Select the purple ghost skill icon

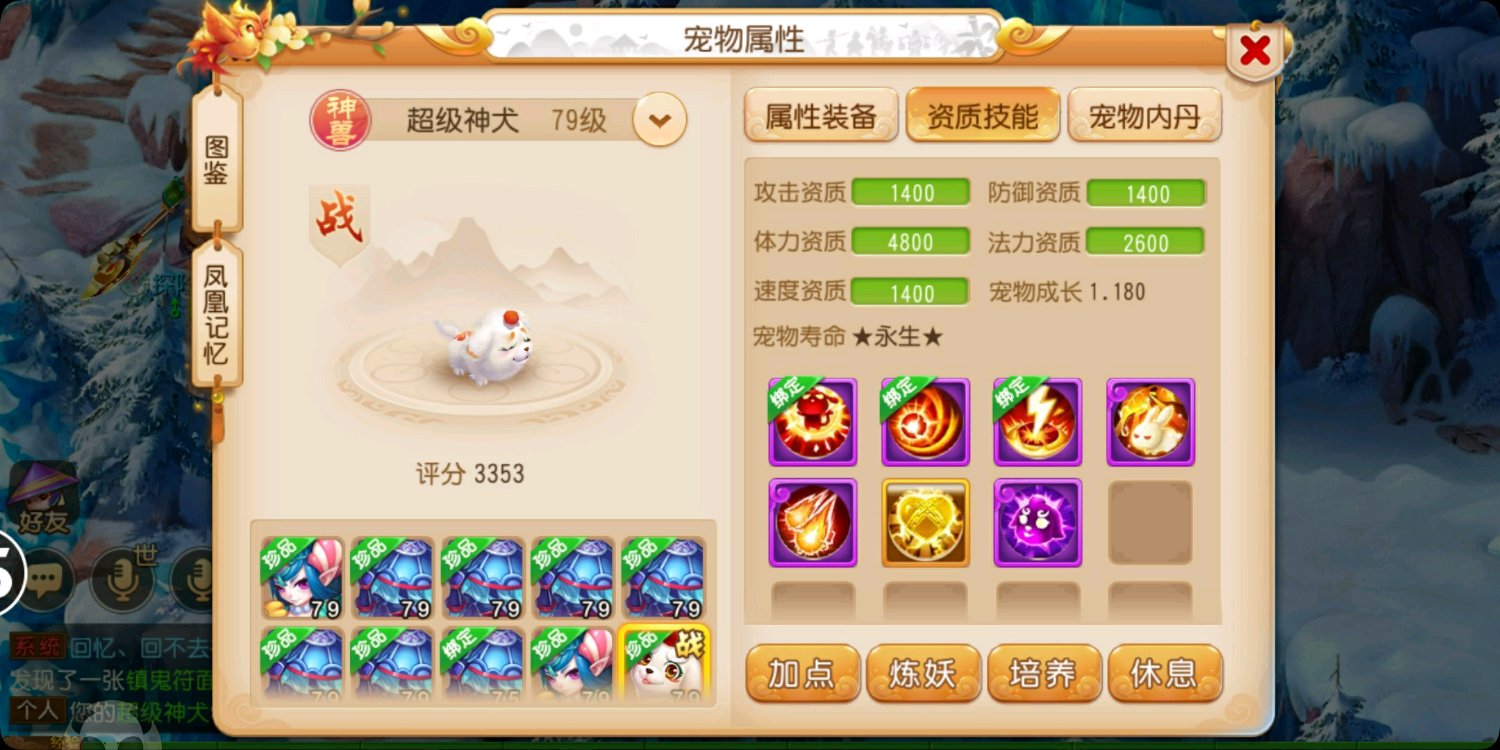click(x=1037, y=521)
